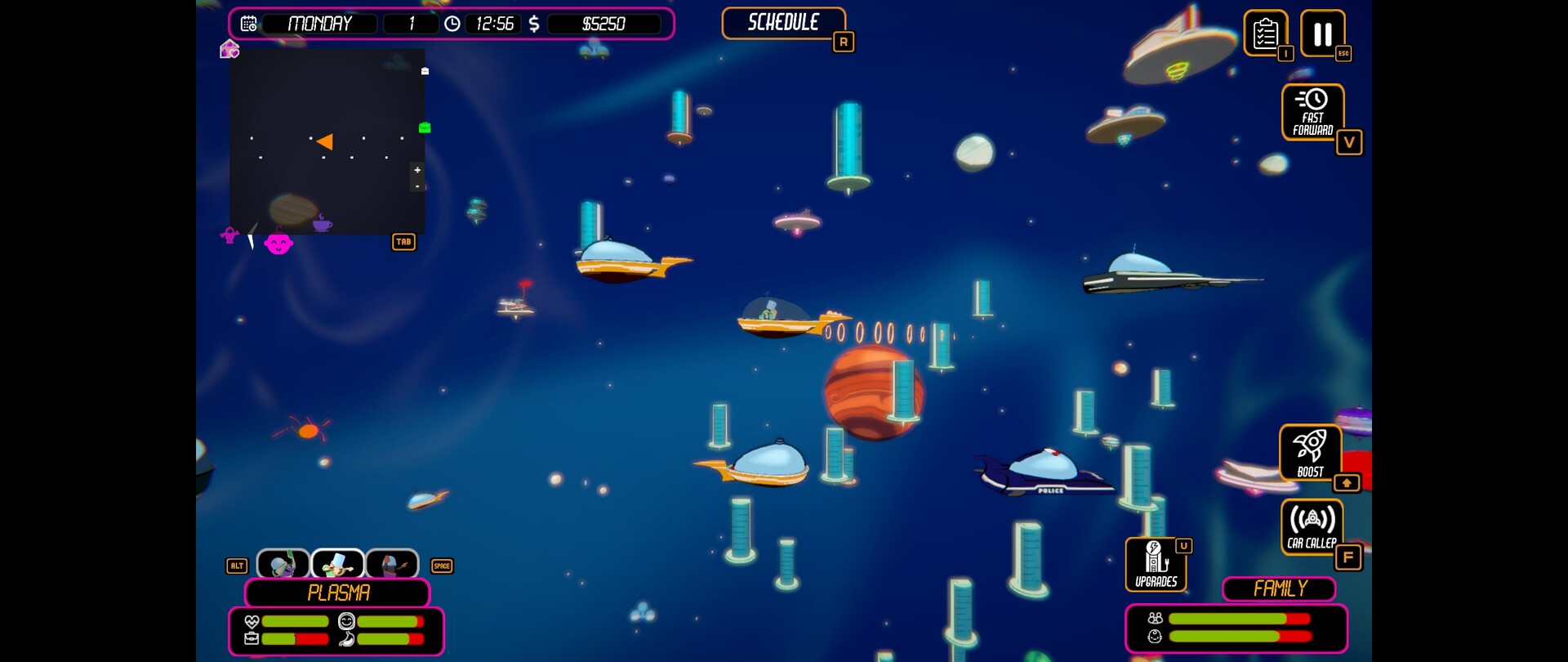Zoom in the minimap with plus
This screenshot has width=1568, height=662.
coord(417,170)
